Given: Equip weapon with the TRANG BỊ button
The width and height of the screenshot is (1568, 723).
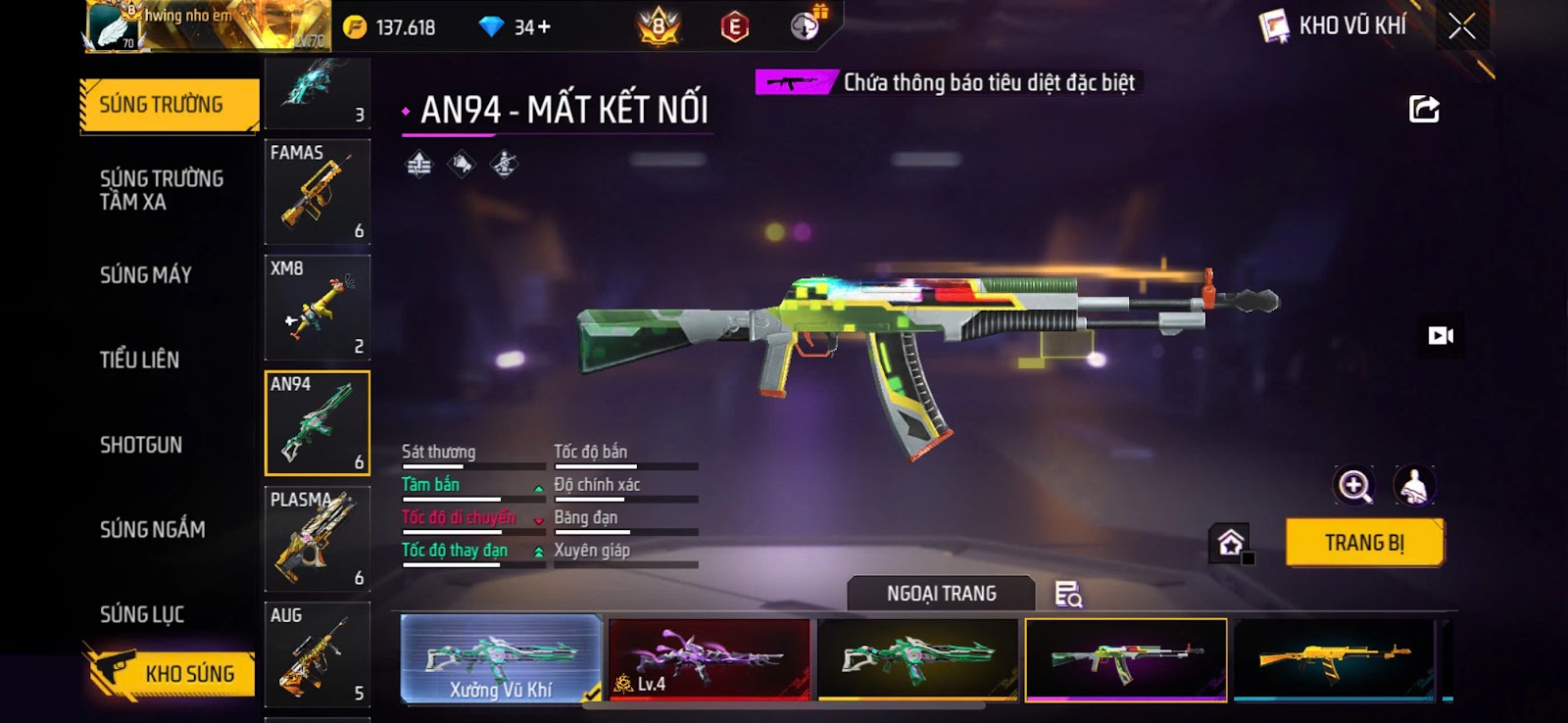Looking at the screenshot, I should 1364,543.
